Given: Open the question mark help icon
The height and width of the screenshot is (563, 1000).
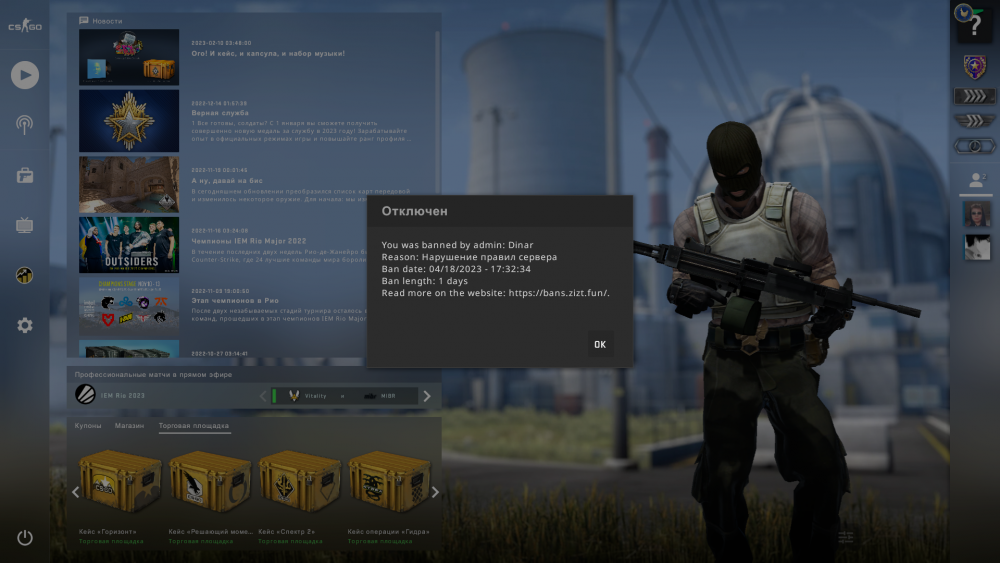Looking at the screenshot, I should pyautogui.click(x=974, y=22).
